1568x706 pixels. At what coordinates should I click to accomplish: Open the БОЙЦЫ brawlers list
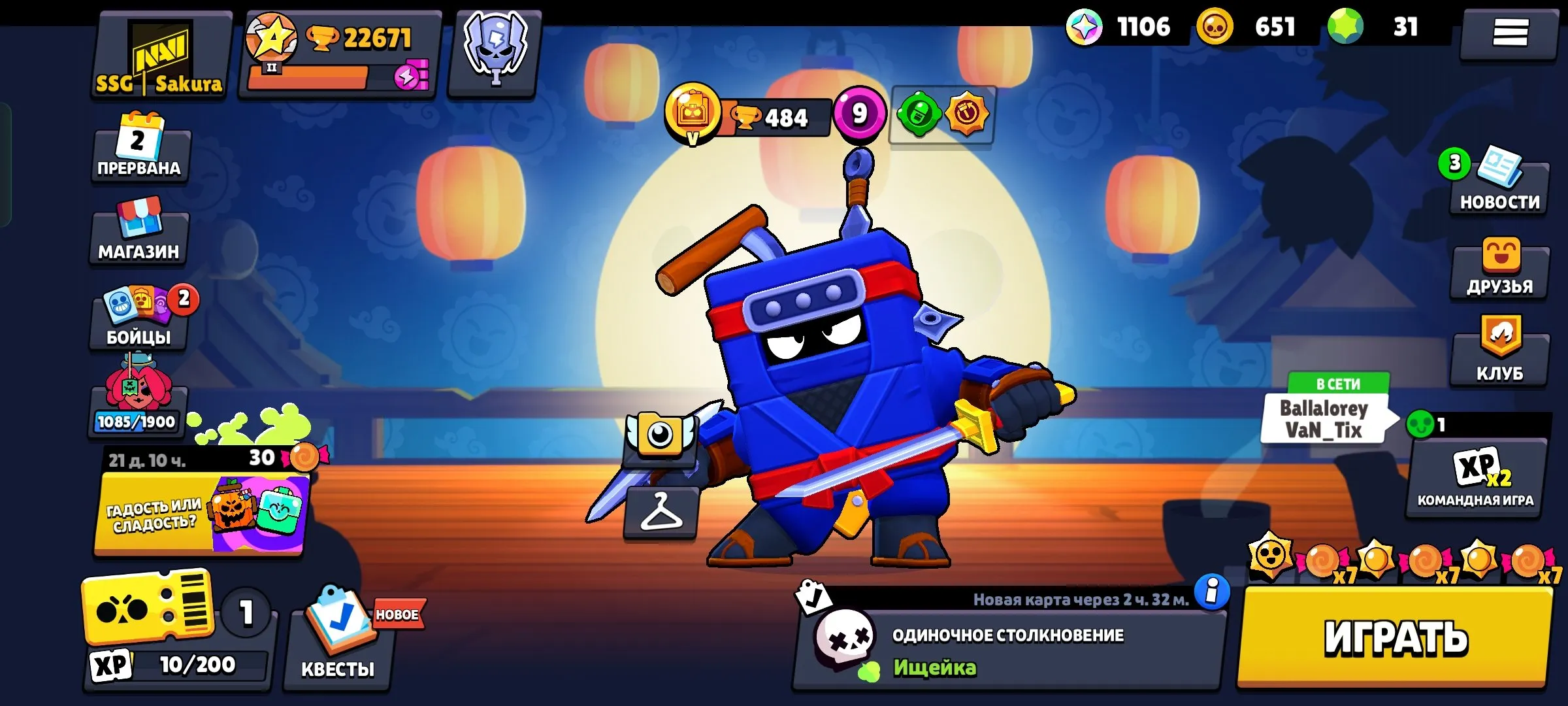(139, 318)
